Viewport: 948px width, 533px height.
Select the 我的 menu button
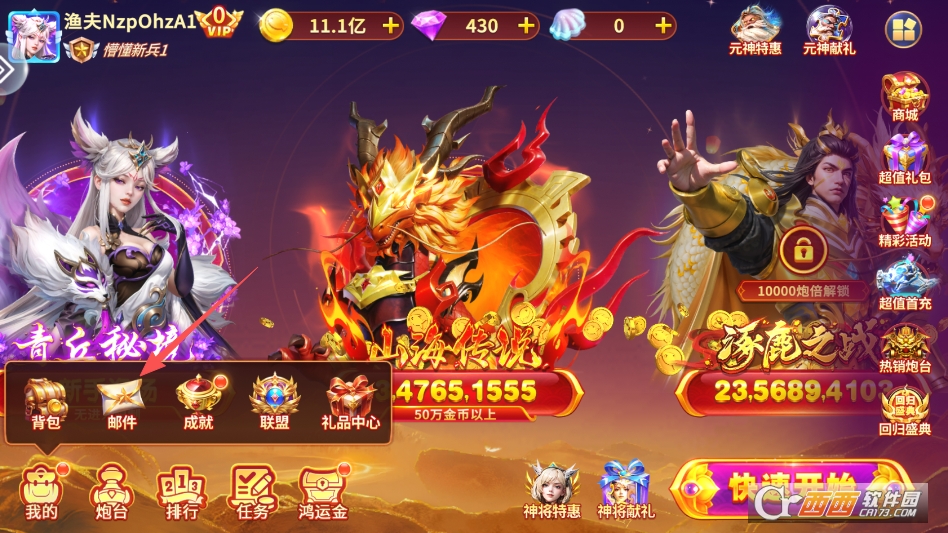coord(42,491)
